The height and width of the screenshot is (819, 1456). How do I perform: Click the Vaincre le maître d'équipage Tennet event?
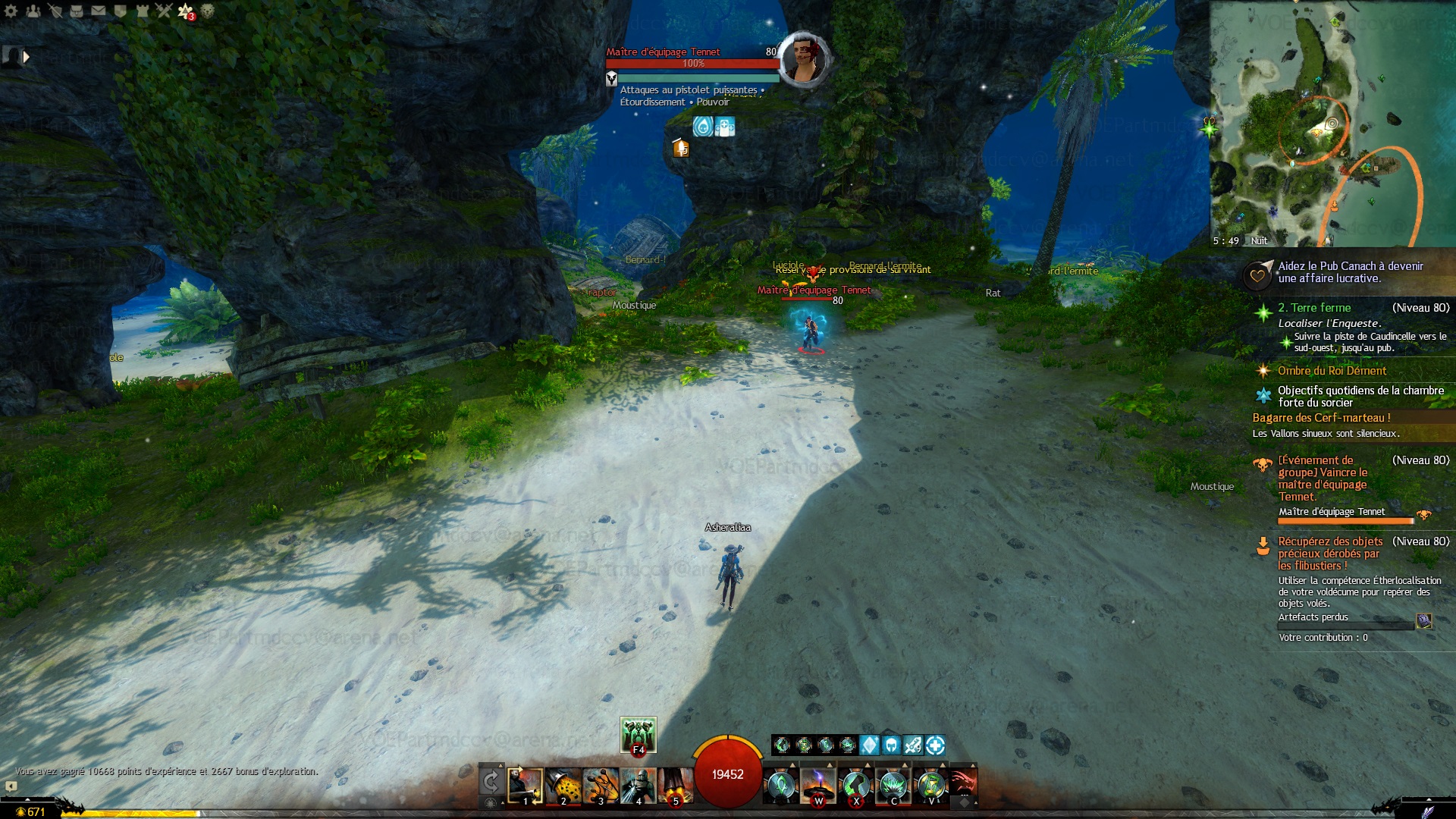pyautogui.click(x=1323, y=478)
